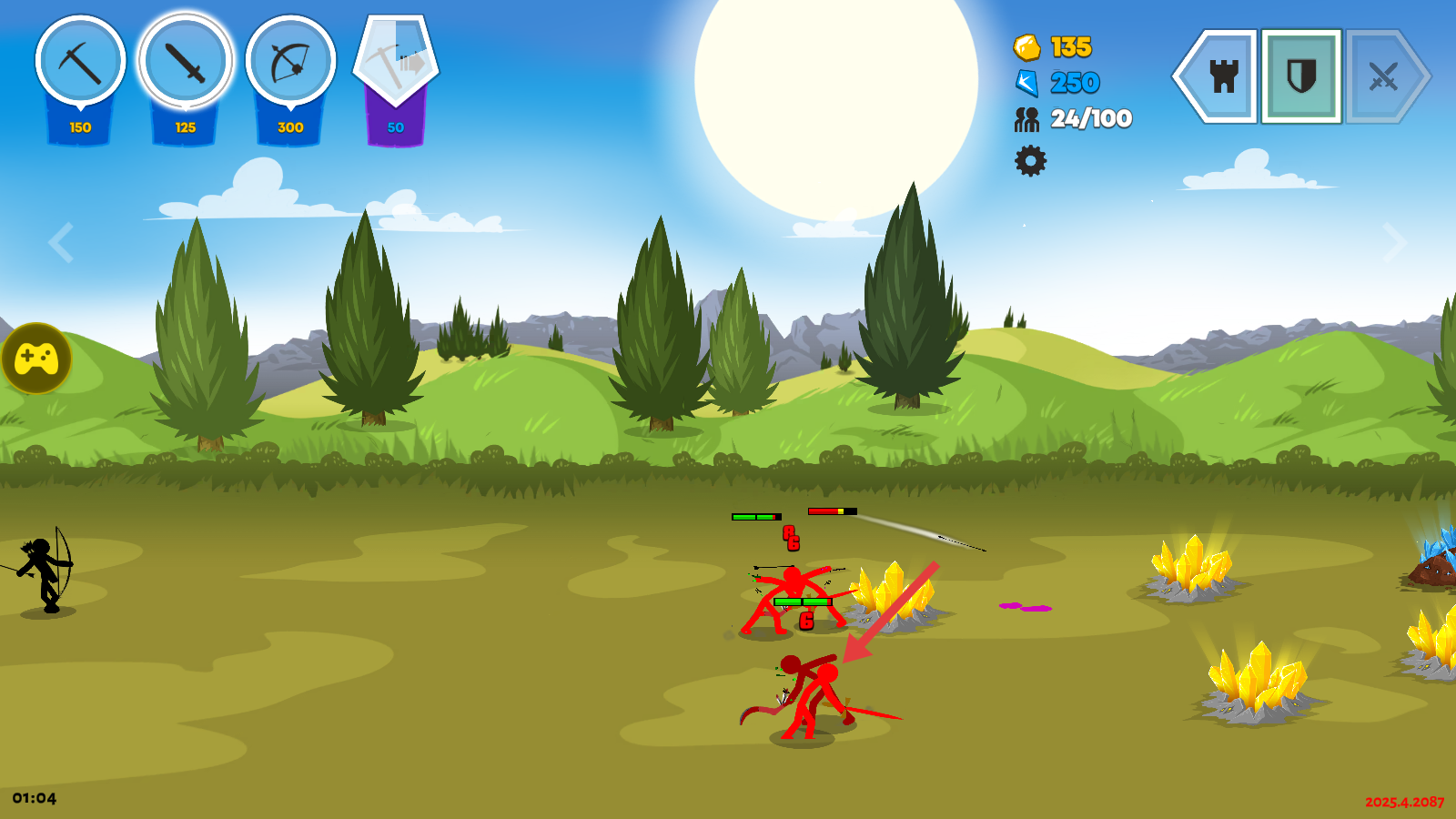Open the yellow gamepad button
Screen dimensions: 1456x819
coord(36,359)
